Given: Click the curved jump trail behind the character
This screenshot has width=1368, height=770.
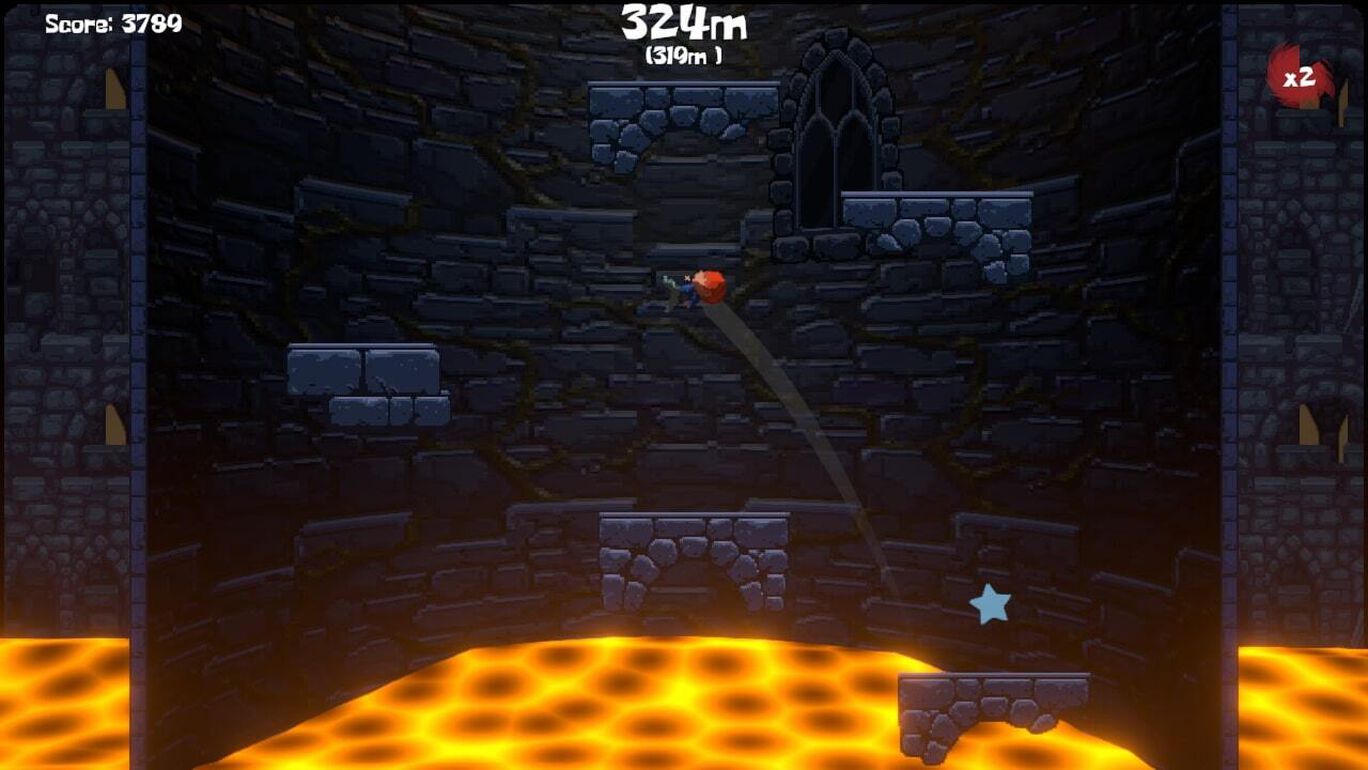Looking at the screenshot, I should [800, 430].
